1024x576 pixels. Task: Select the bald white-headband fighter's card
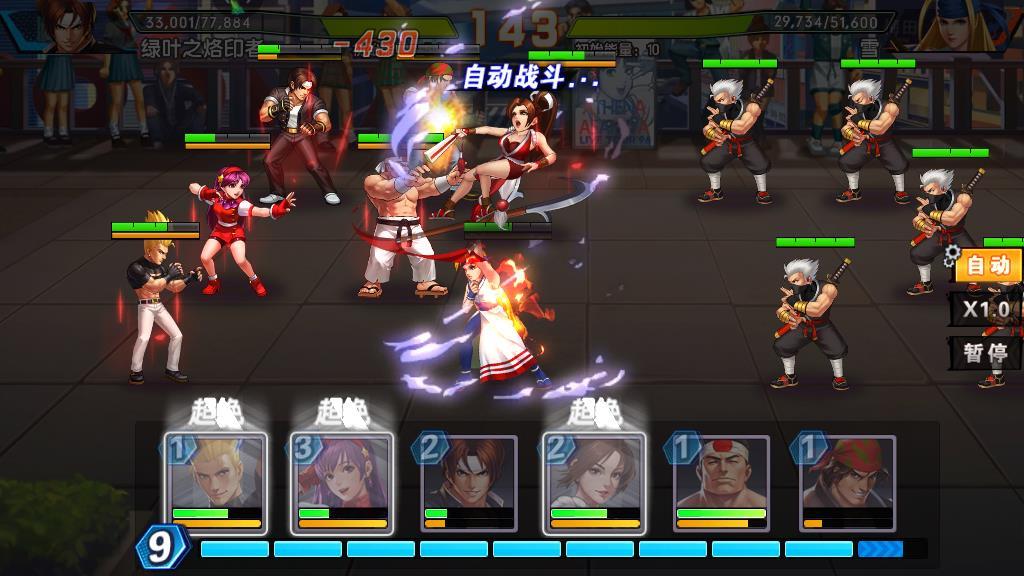(x=720, y=482)
